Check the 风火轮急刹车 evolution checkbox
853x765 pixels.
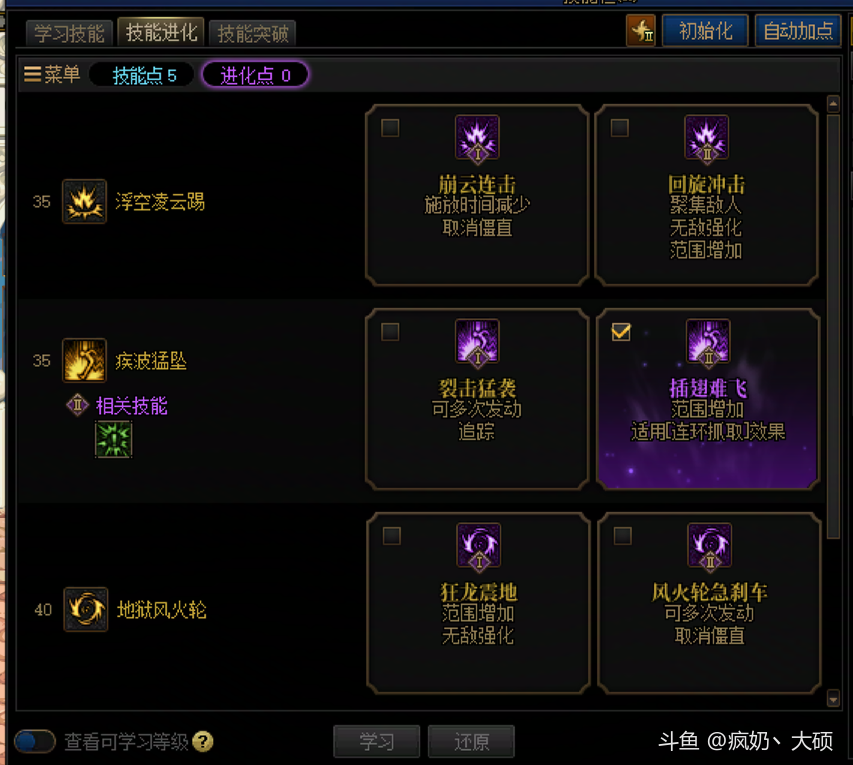[x=622, y=536]
